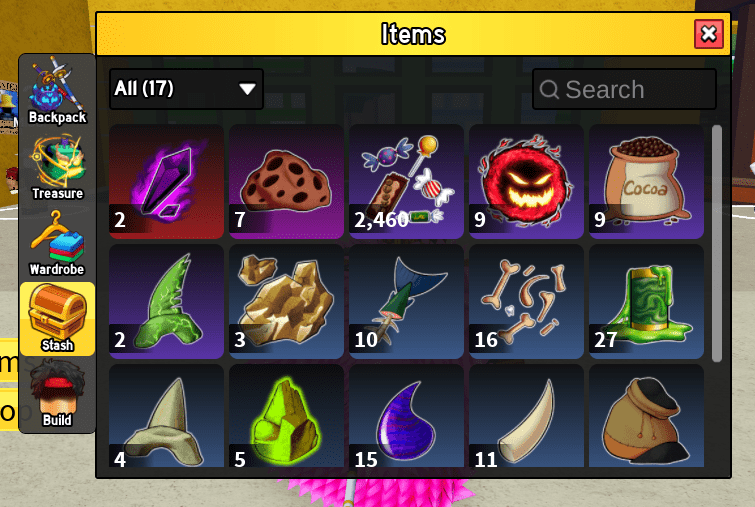Image resolution: width=755 pixels, height=507 pixels.
Task: Select the golden rock ore item
Action: [286, 301]
